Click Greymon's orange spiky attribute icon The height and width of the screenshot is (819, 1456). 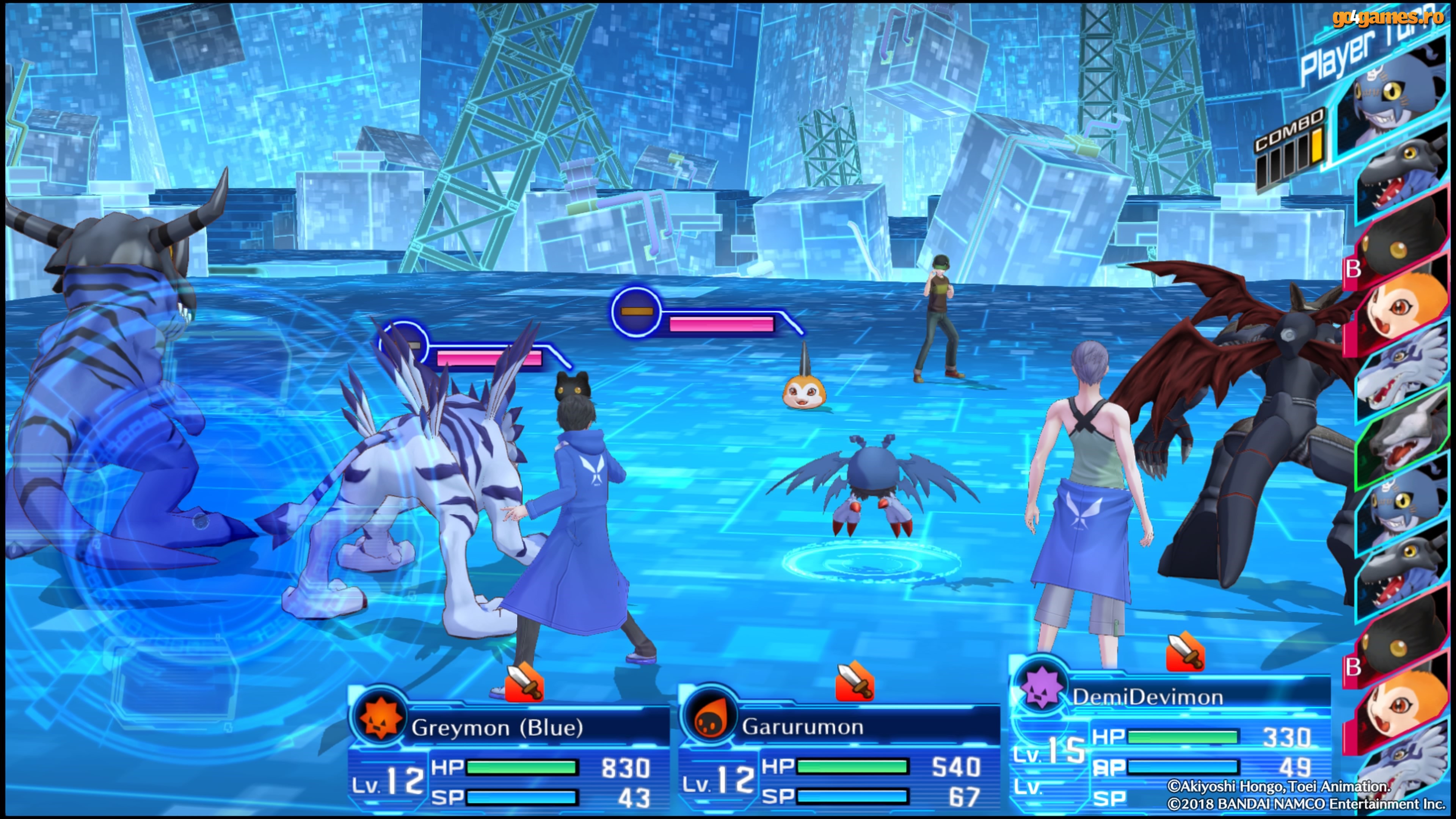(380, 719)
